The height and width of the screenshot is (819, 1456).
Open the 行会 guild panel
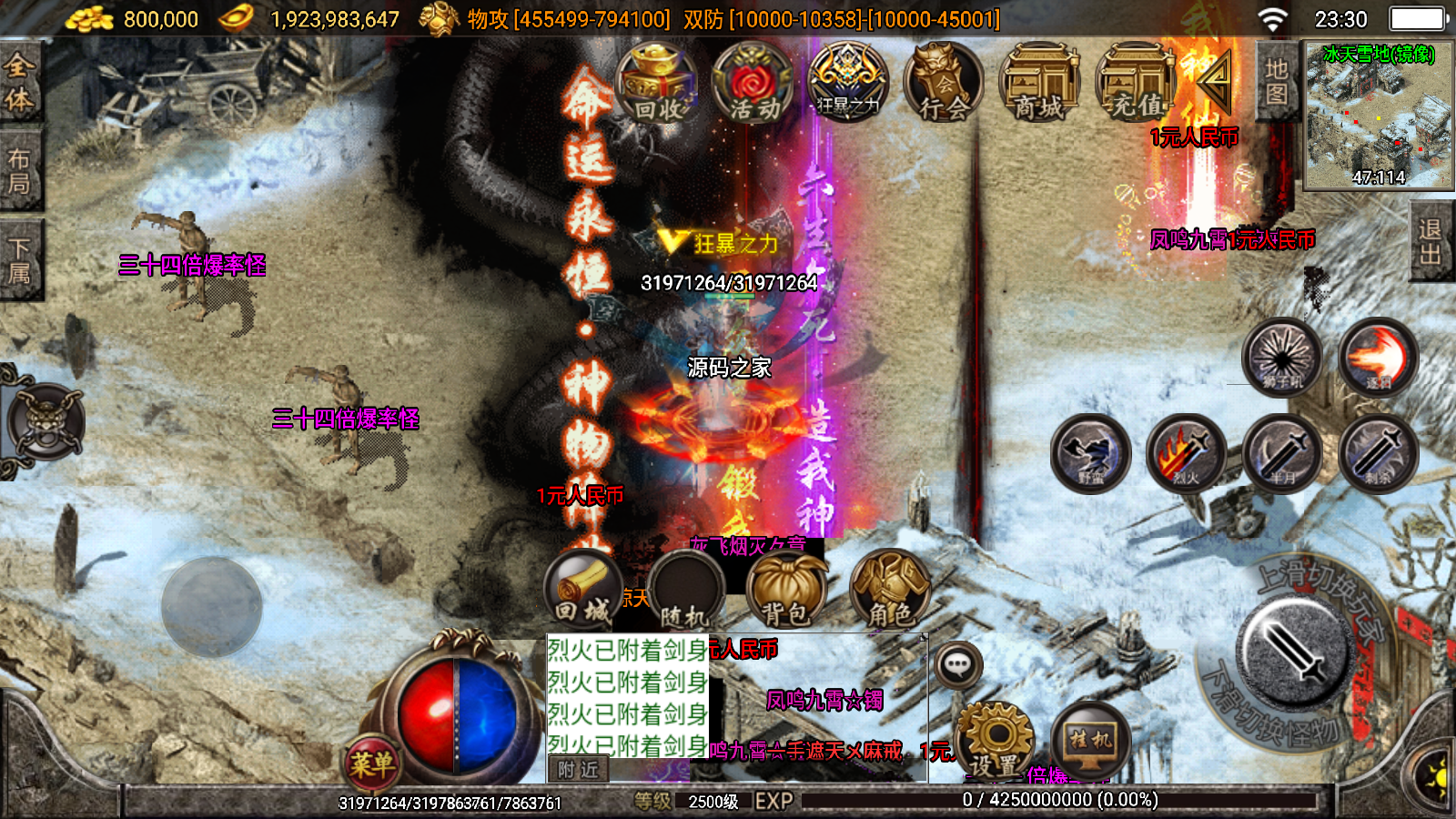click(x=944, y=84)
